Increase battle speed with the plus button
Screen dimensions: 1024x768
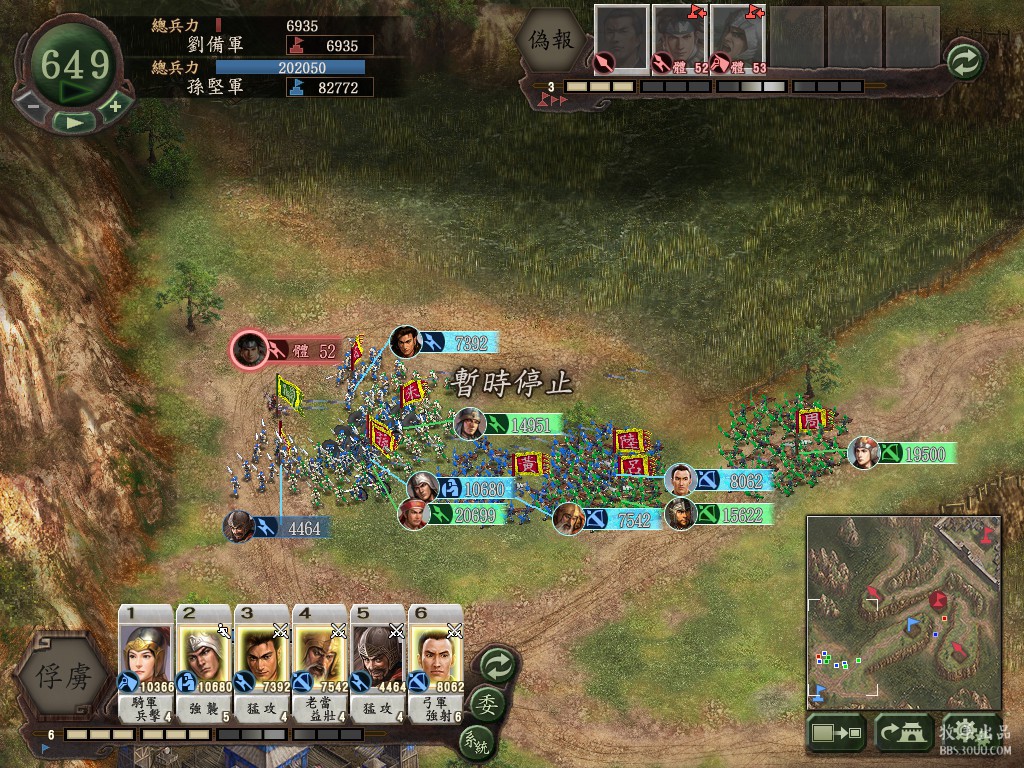coord(115,106)
